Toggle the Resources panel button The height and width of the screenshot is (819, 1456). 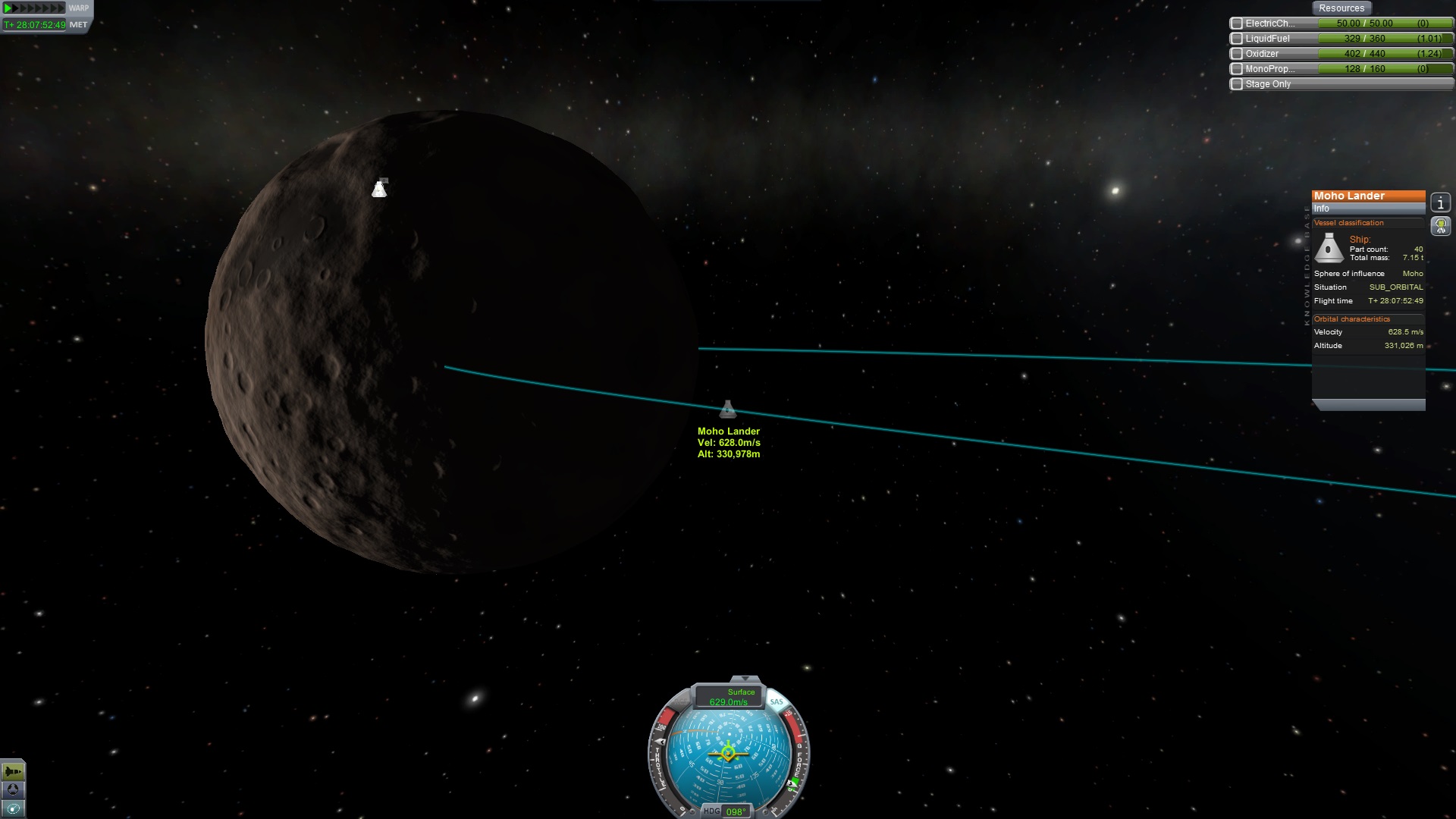click(x=1341, y=8)
